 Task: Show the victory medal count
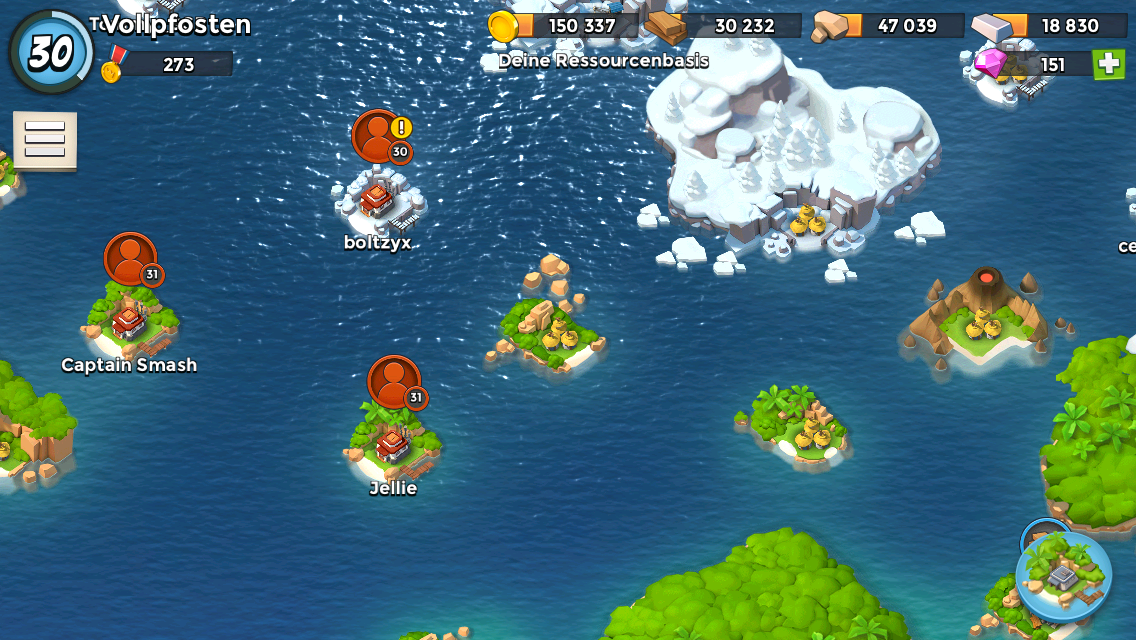point(168,65)
